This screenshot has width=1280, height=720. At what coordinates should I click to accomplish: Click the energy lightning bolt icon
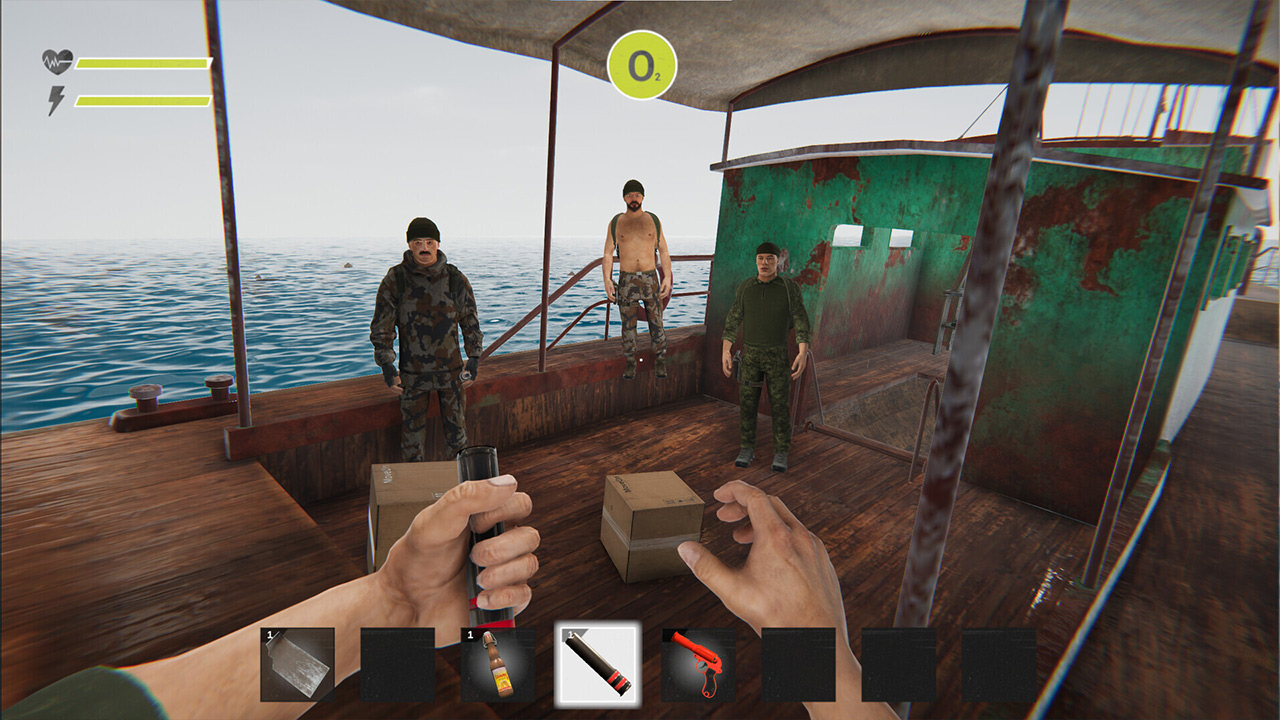coord(57,97)
